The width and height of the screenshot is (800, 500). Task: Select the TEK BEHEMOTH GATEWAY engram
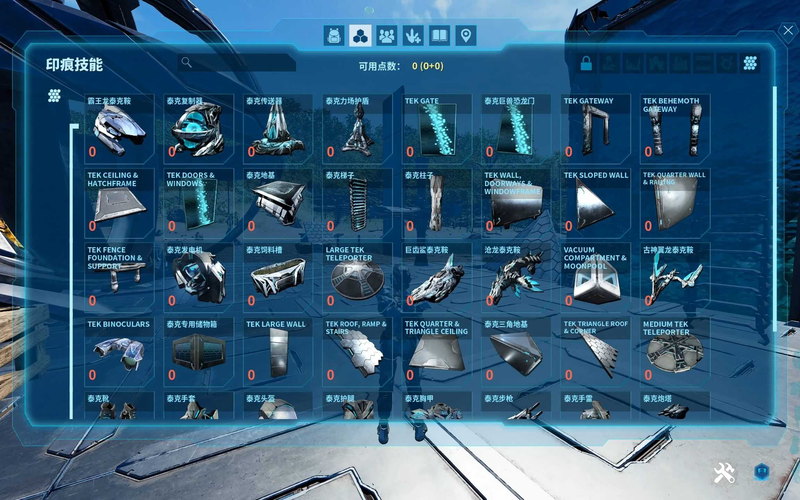pyautogui.click(x=676, y=128)
